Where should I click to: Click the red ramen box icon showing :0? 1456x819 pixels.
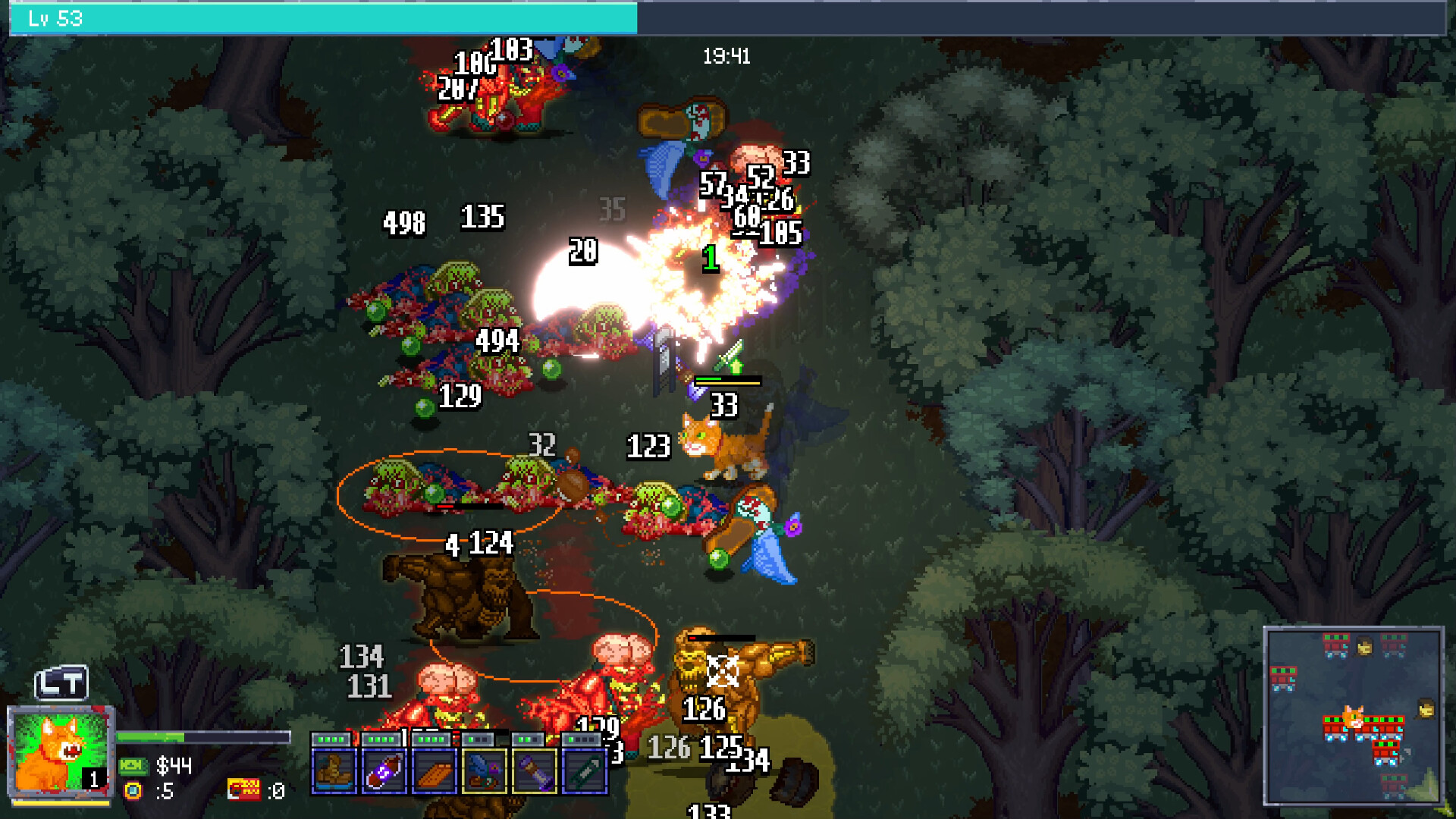click(244, 791)
